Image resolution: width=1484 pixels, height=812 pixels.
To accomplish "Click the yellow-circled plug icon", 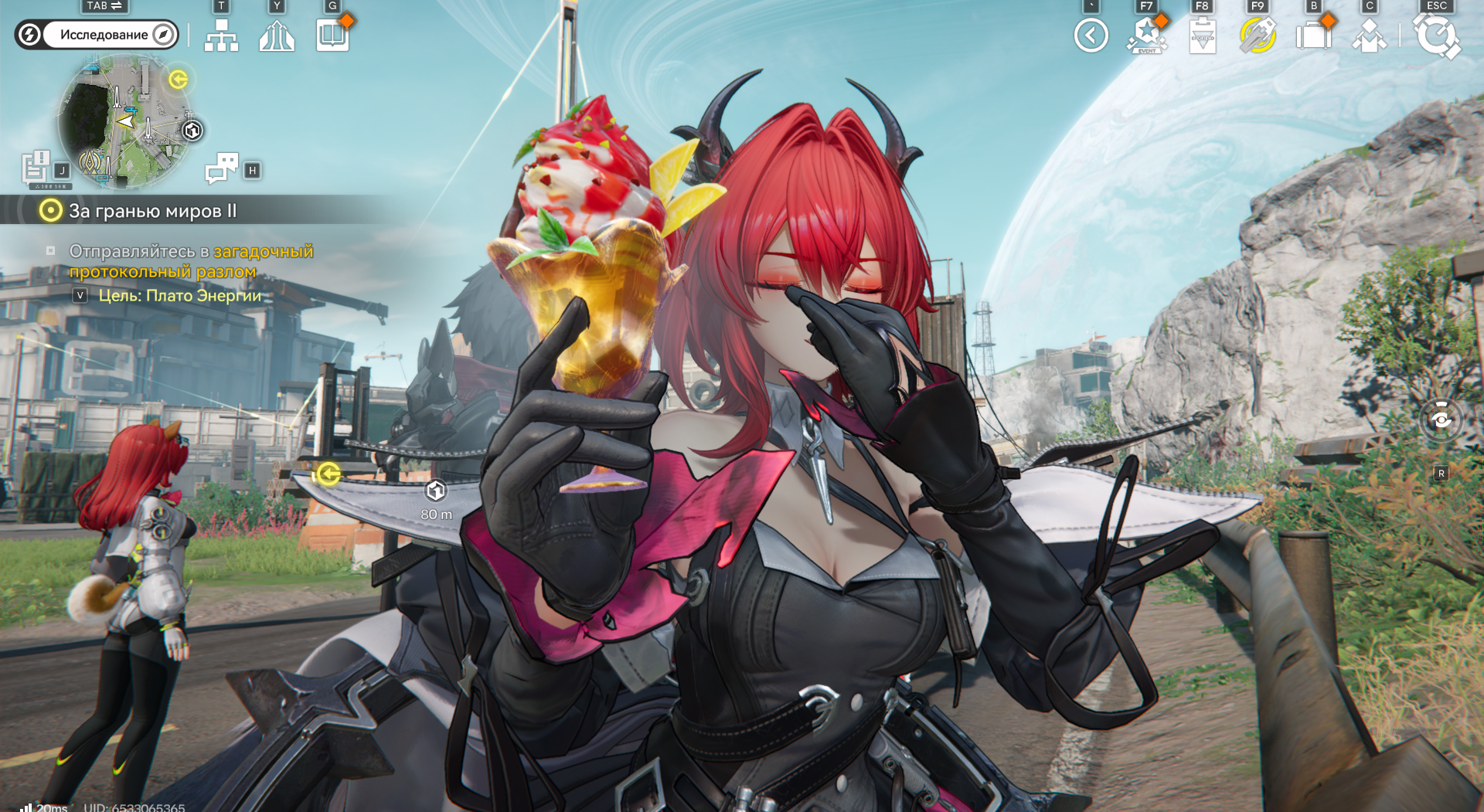I will pyautogui.click(x=1258, y=36).
